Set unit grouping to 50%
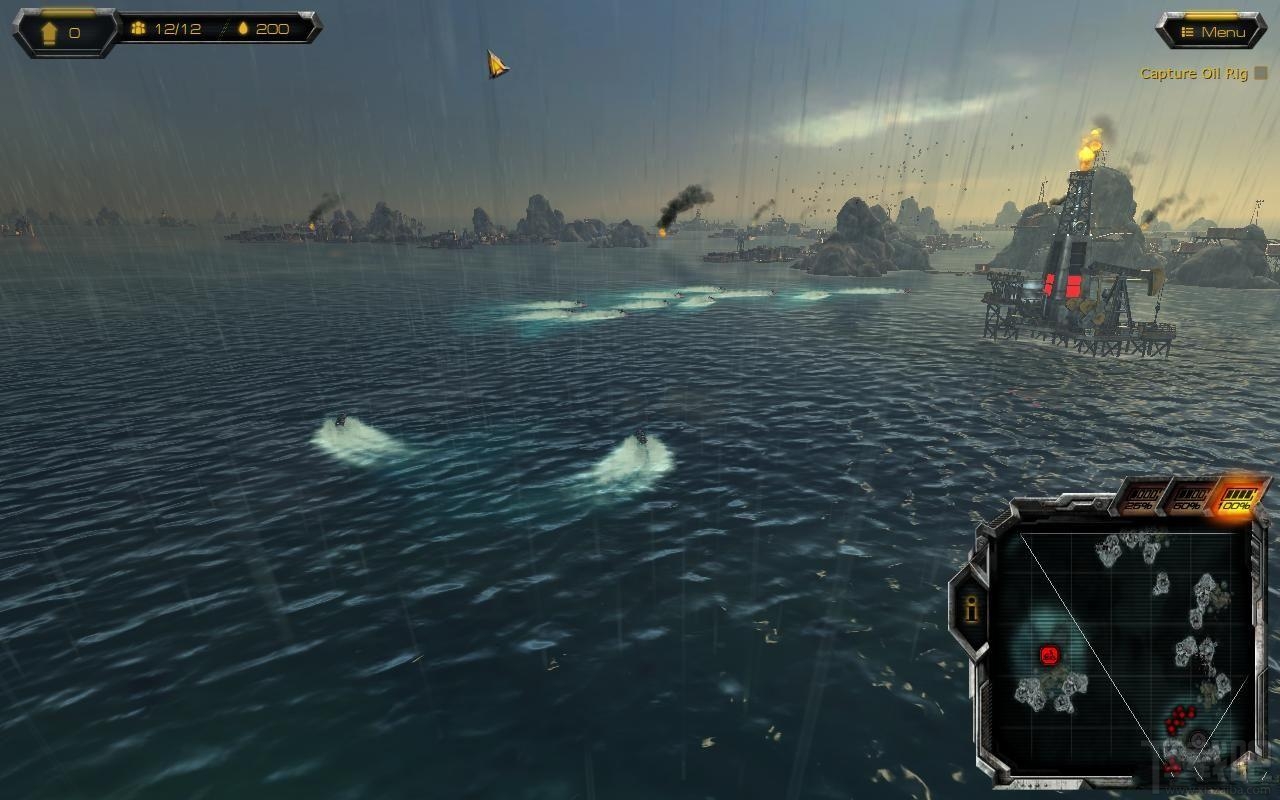 (1189, 498)
